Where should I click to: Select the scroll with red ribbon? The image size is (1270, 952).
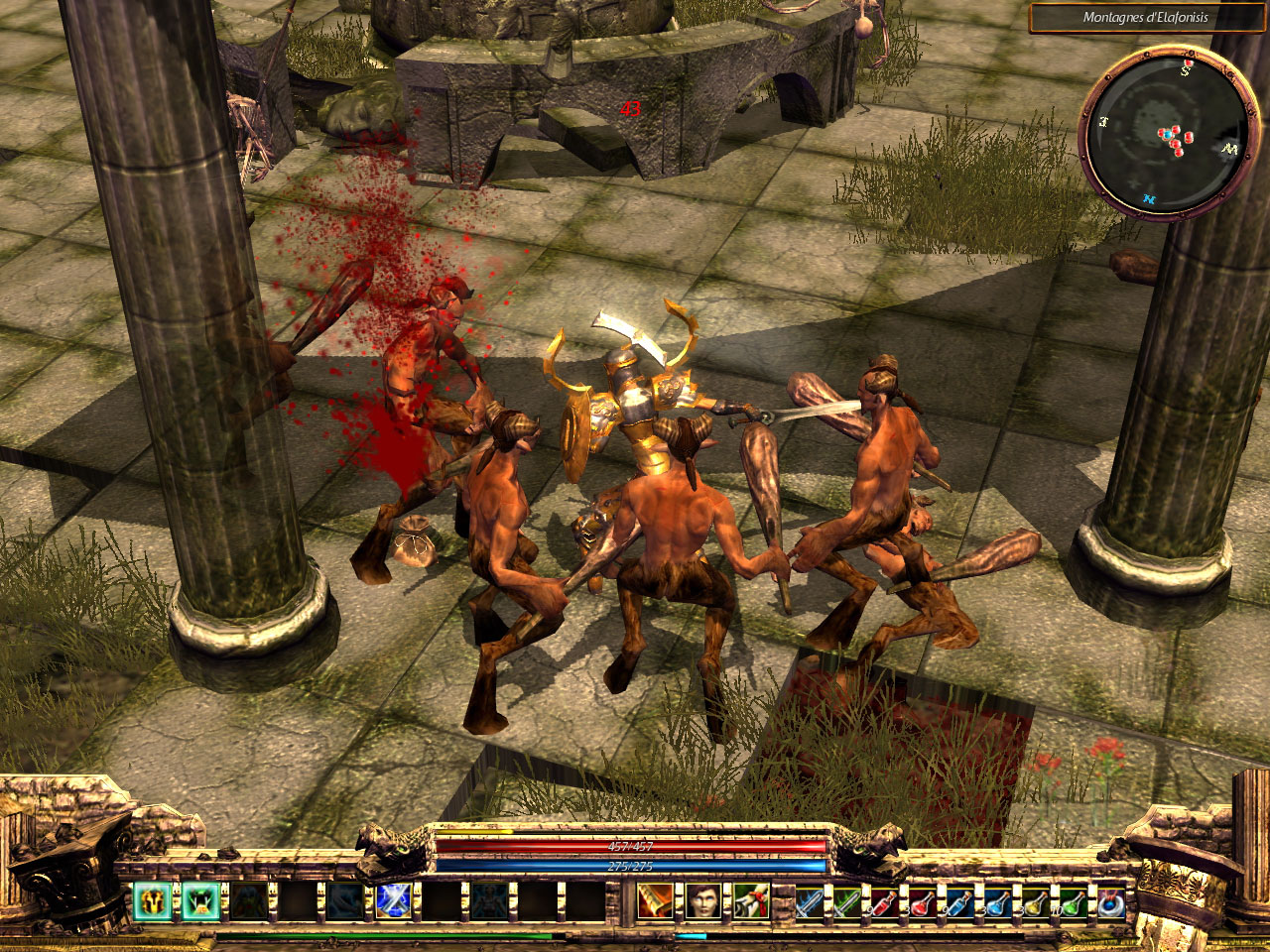(x=749, y=900)
